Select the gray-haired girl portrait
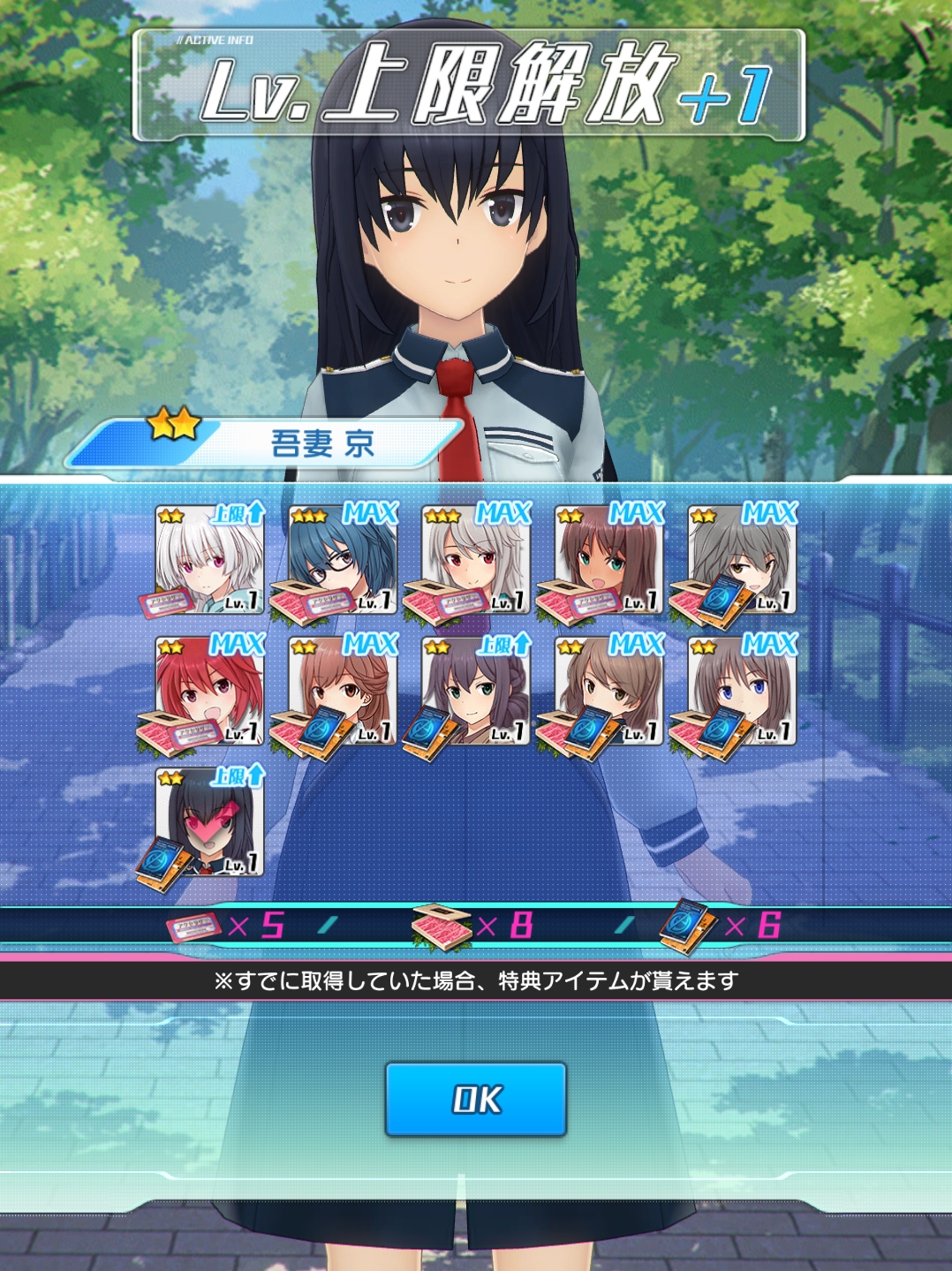 pos(743,560)
